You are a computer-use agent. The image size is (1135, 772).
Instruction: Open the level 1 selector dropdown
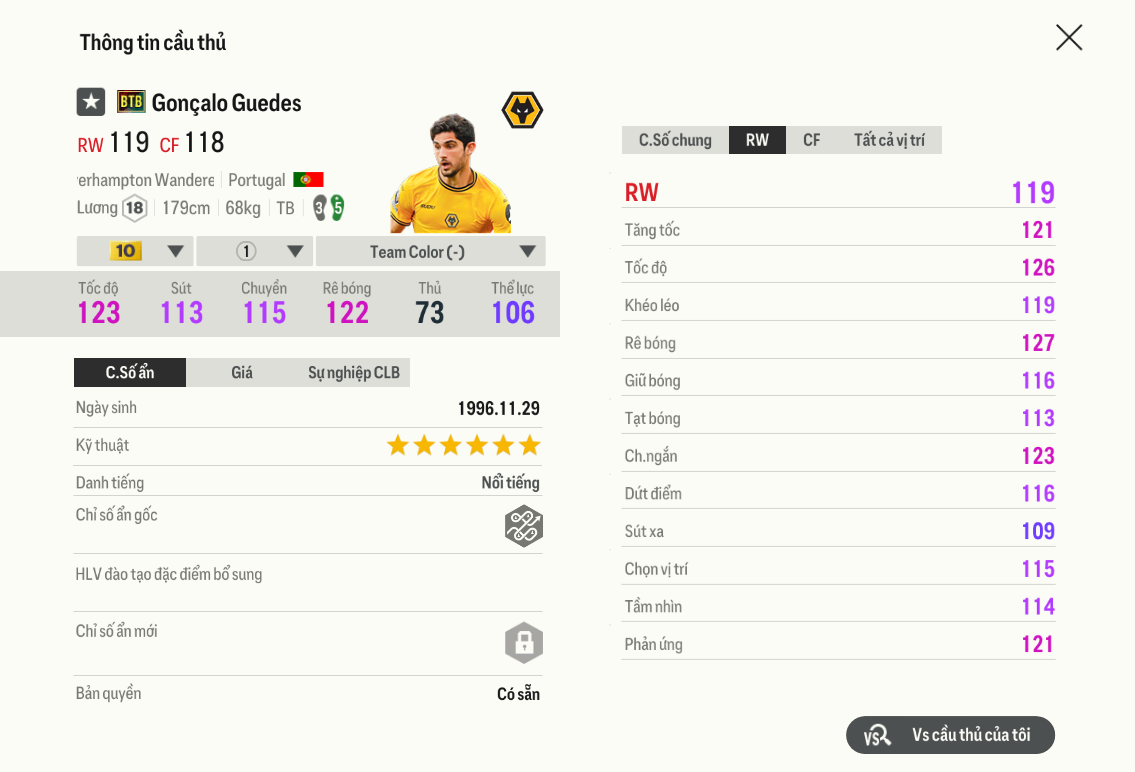pyautogui.click(x=255, y=251)
